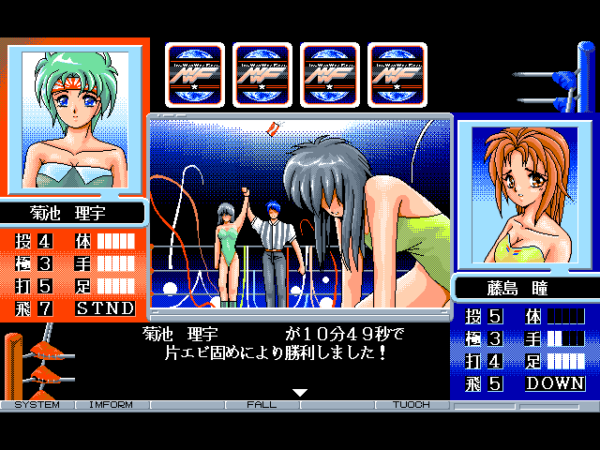Open the IMFORM menu

coord(110,405)
